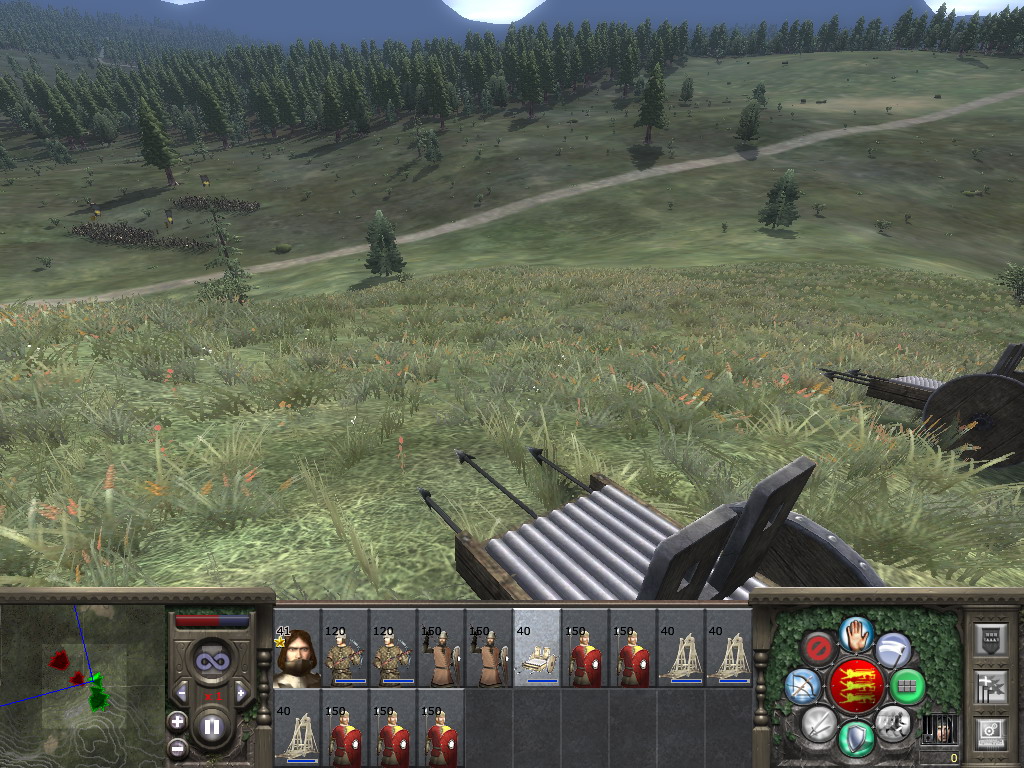This screenshot has height=768, width=1024.
Task: Toggle the shield guard mode button
Action: click(856, 738)
